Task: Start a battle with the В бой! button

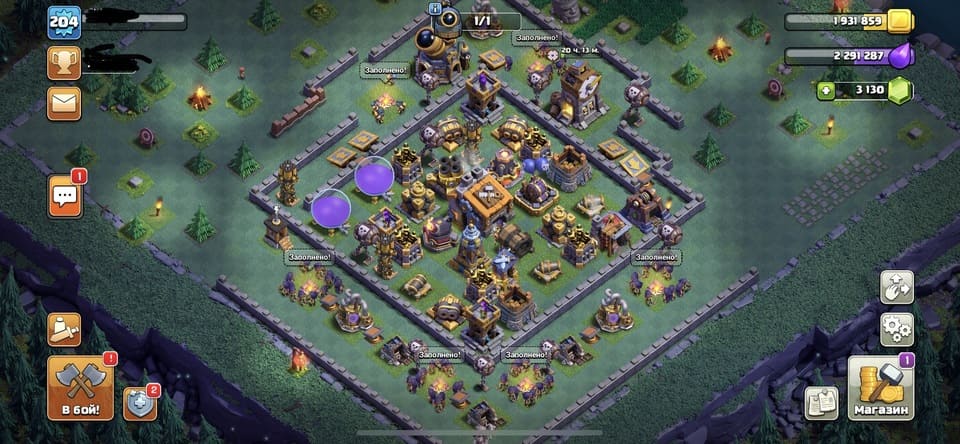Action: [79, 388]
